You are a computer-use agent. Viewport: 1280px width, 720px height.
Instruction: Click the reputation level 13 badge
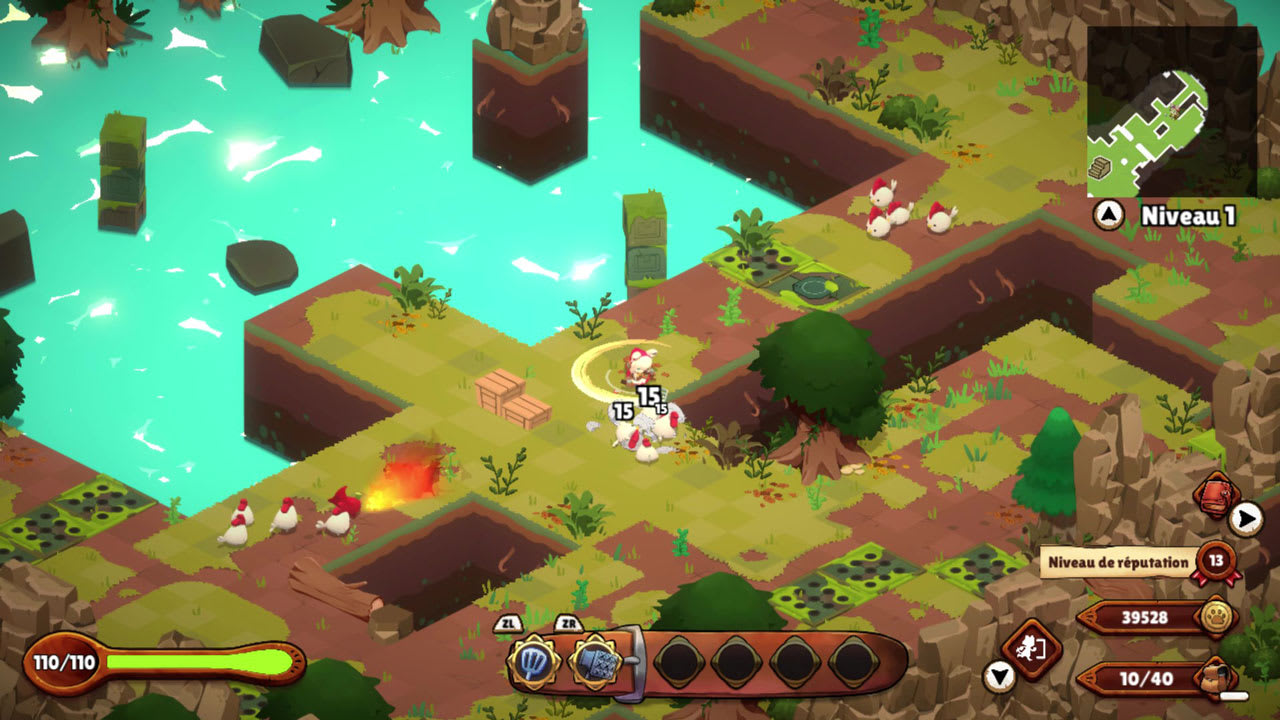tap(1216, 561)
